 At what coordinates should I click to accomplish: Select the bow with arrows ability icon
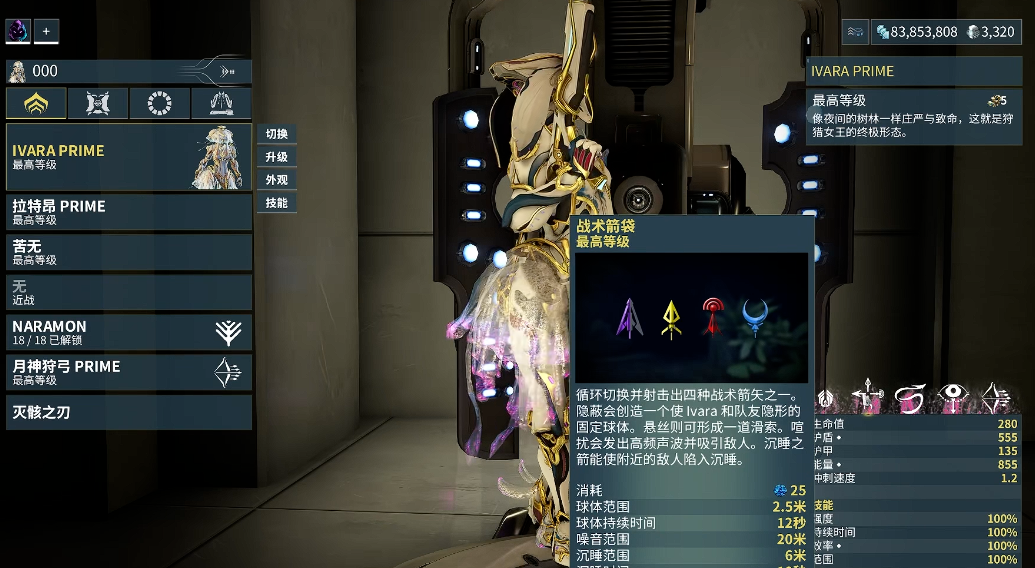click(x=997, y=398)
